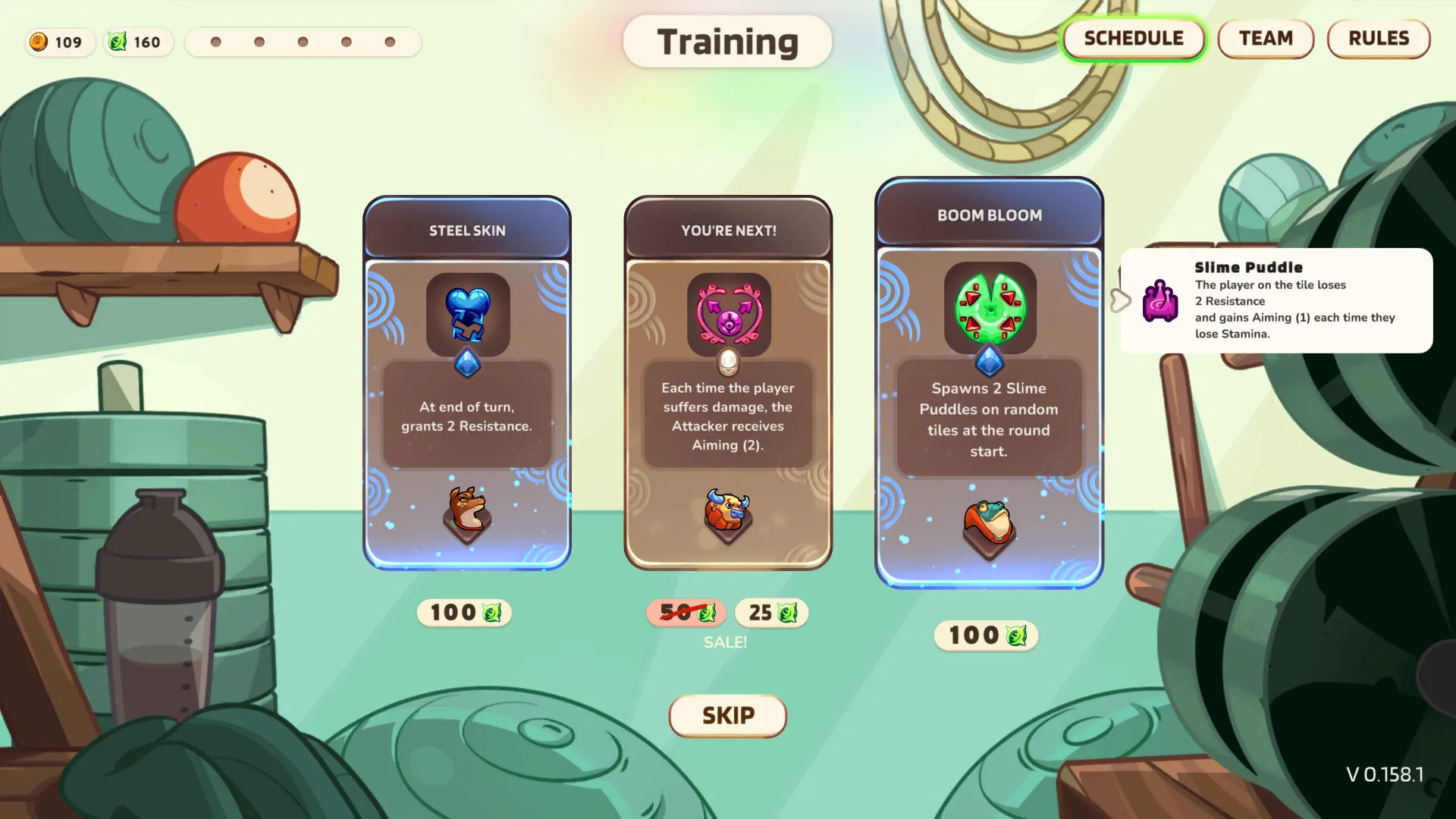Select the green leaf currency counter showing 160
This screenshot has height=819, width=1456.
pos(137,42)
